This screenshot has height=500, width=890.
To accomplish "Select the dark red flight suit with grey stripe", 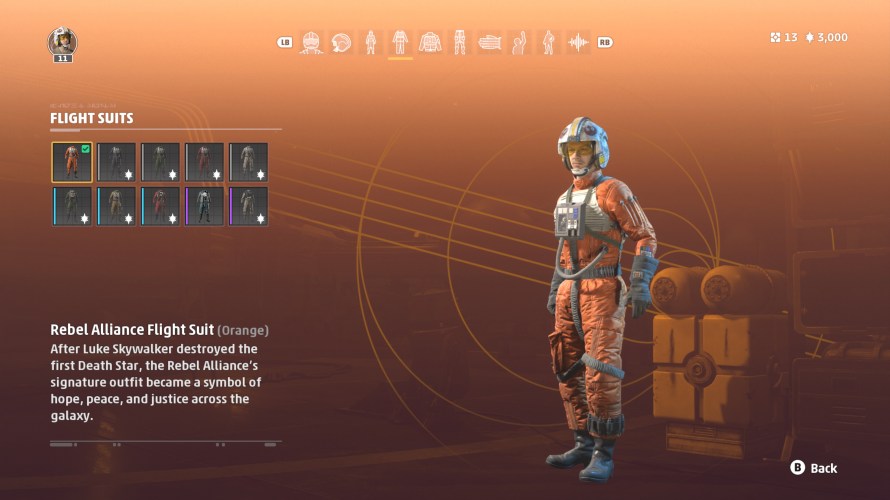I will coord(204,162).
